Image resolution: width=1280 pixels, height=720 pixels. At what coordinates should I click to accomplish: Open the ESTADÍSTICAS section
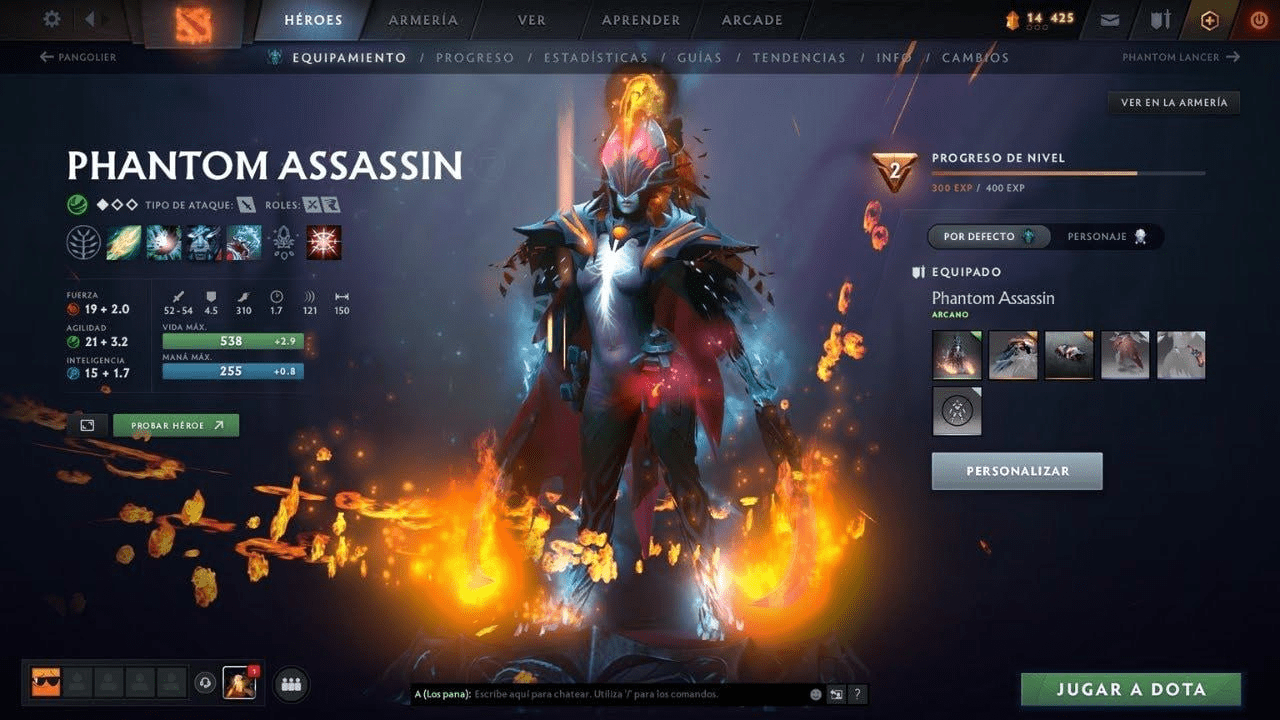(x=596, y=57)
